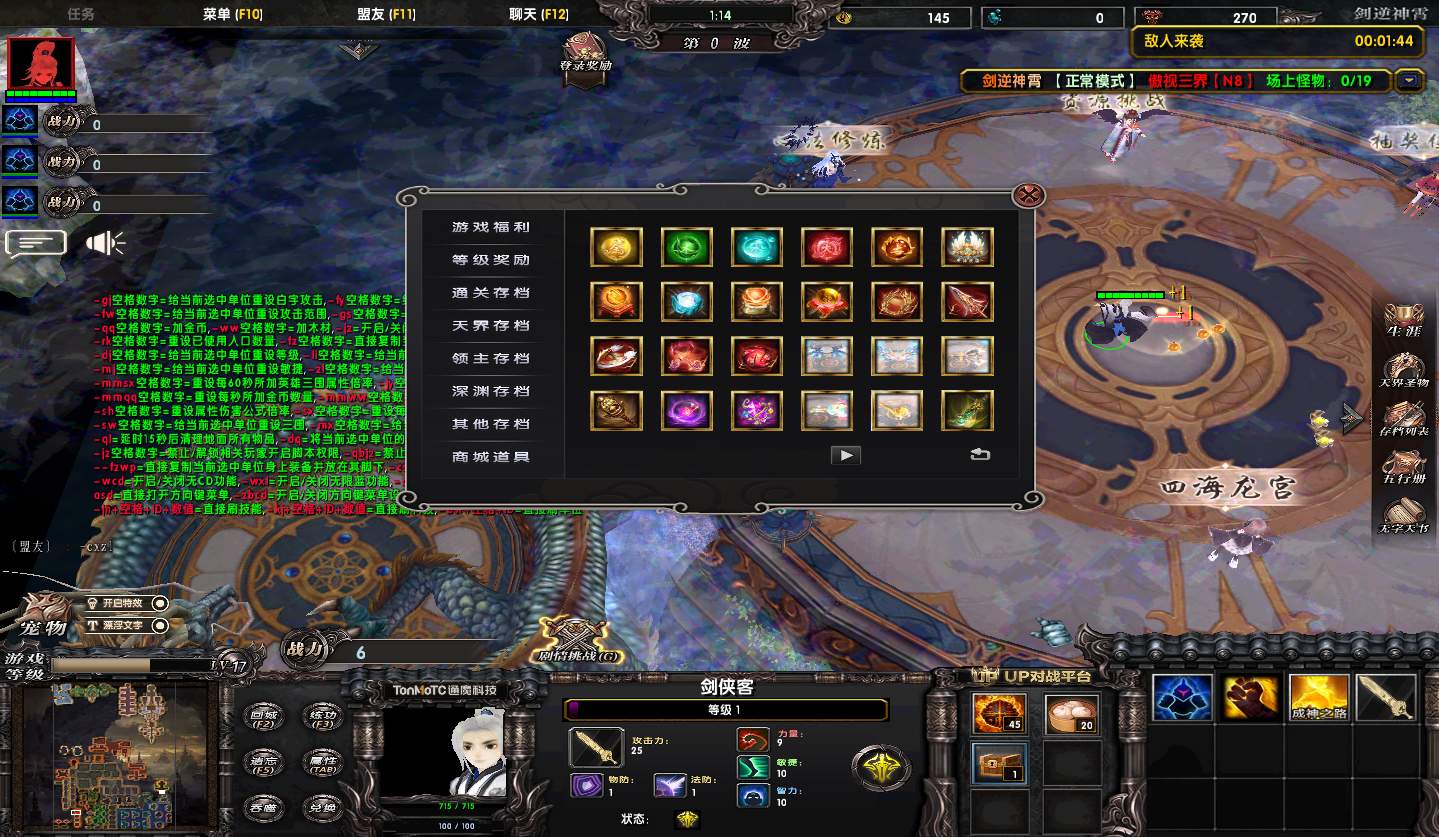Switch to the 游戏福利 tab
This screenshot has width=1439, height=837.
coord(490,228)
